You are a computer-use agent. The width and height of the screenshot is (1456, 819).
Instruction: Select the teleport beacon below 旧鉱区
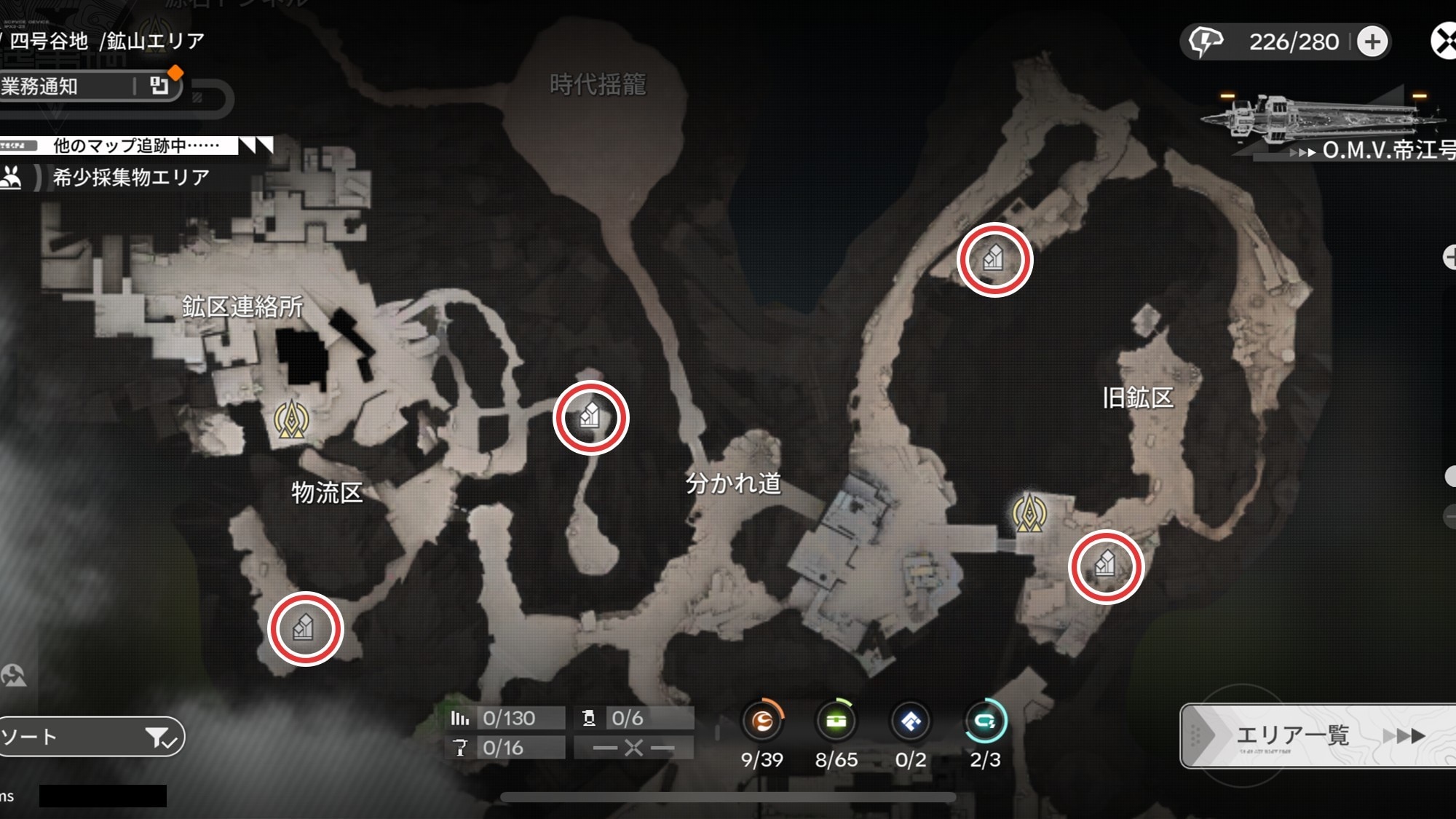1029,513
